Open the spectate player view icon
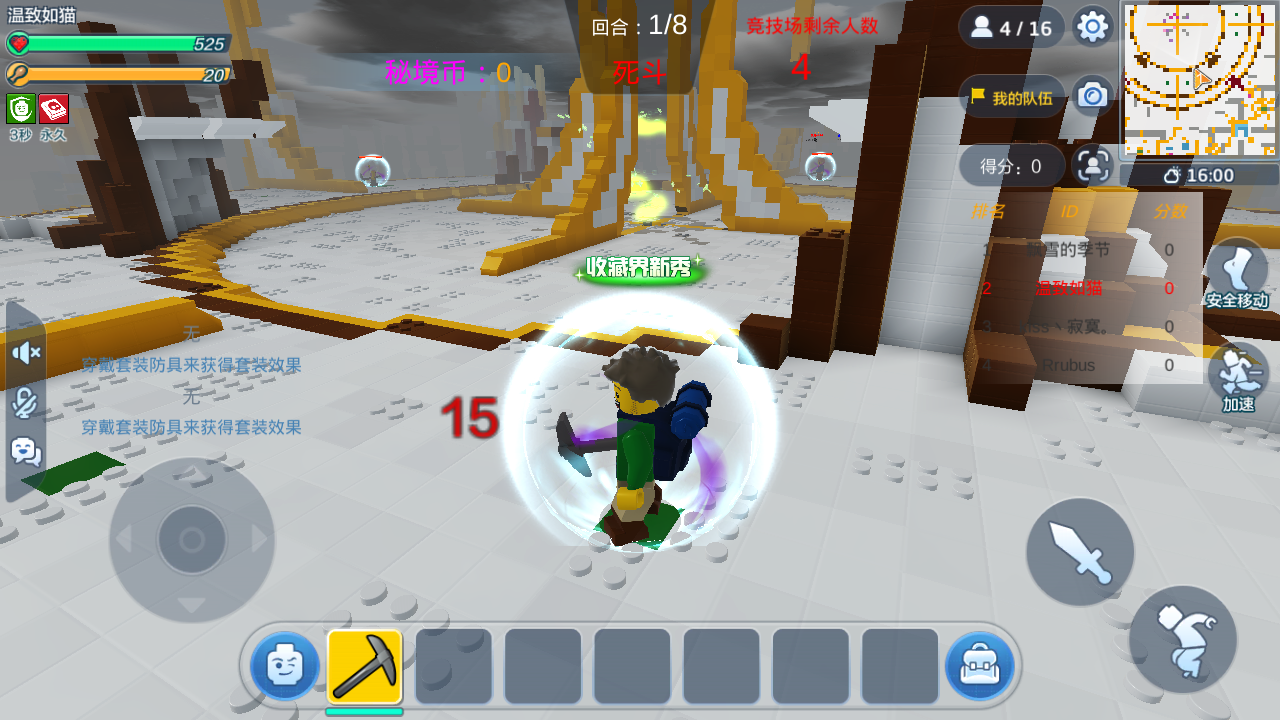 pyautogui.click(x=1093, y=165)
